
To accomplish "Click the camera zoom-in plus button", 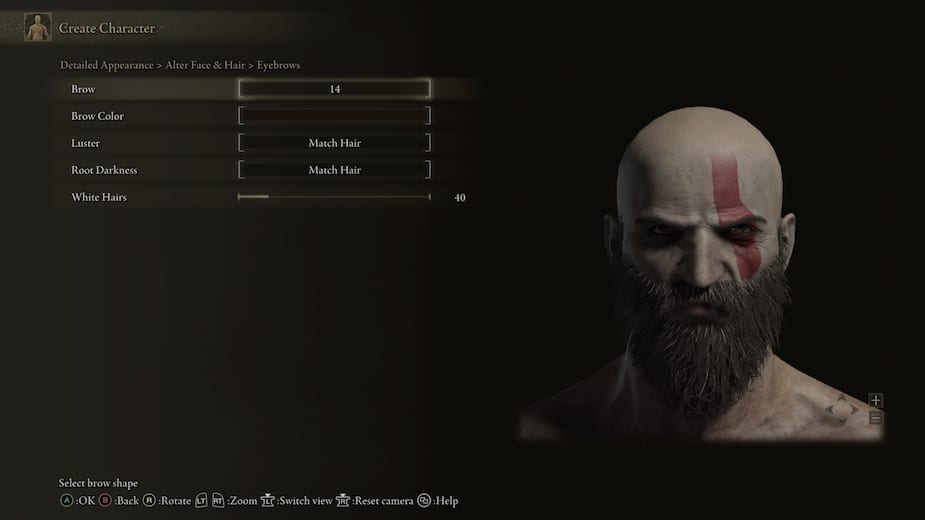I will pos(876,401).
